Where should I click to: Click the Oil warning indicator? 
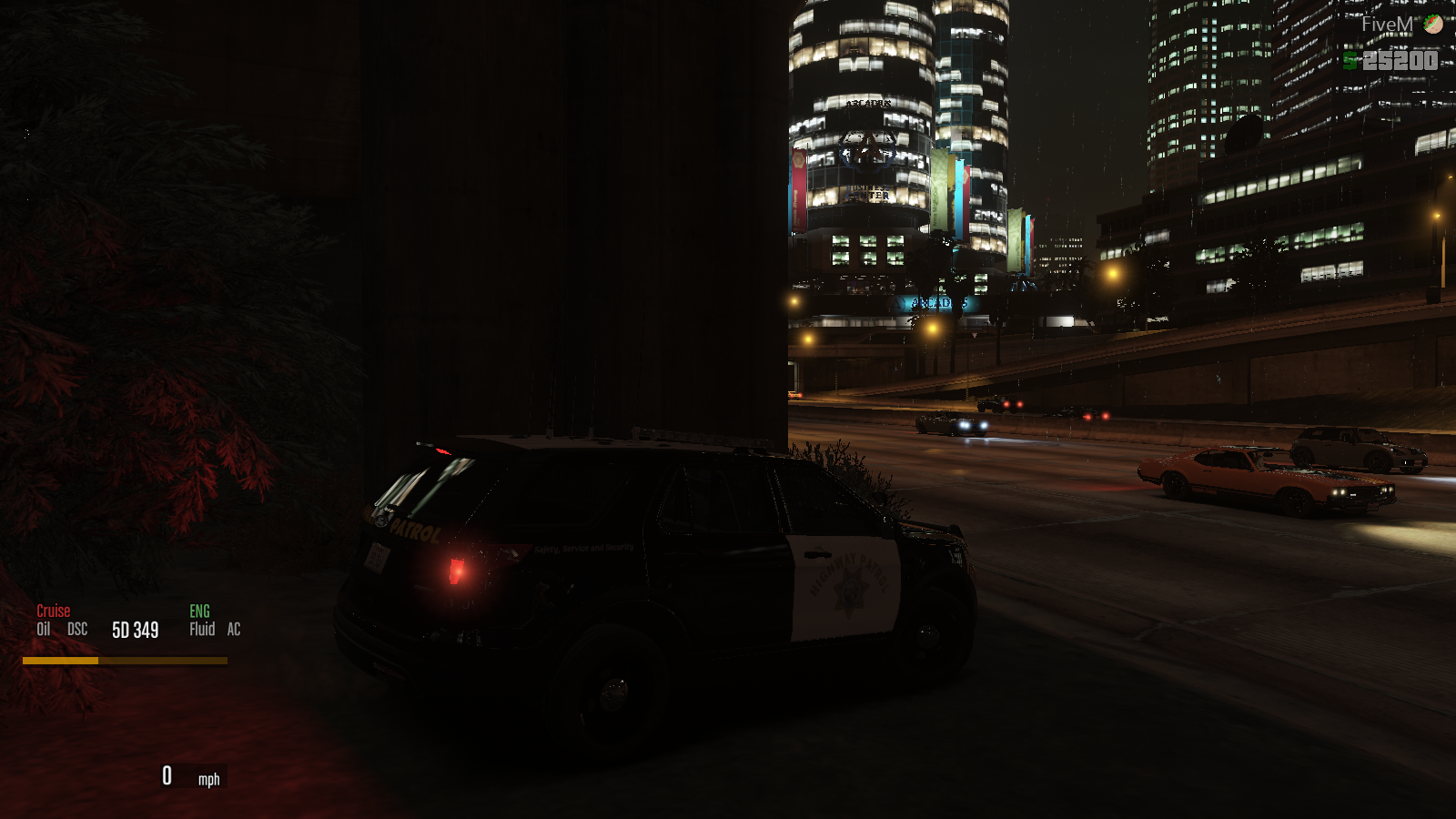[x=43, y=629]
